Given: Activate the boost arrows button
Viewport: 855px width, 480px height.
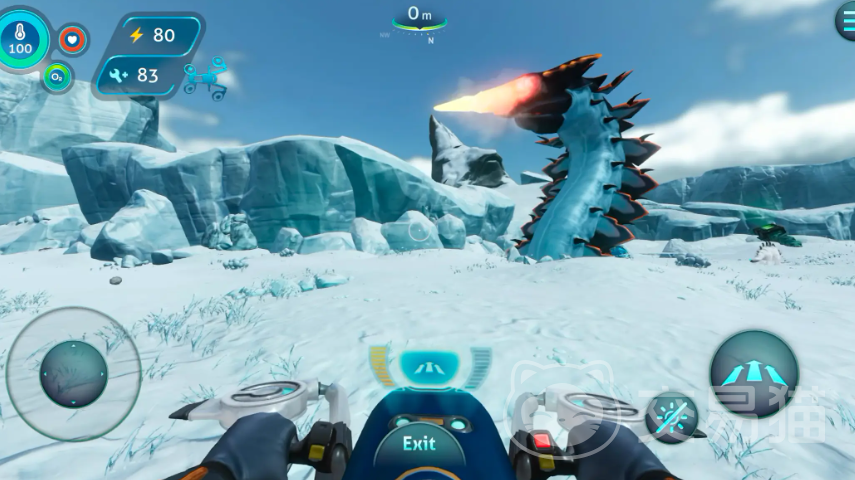Looking at the screenshot, I should coord(753,374).
